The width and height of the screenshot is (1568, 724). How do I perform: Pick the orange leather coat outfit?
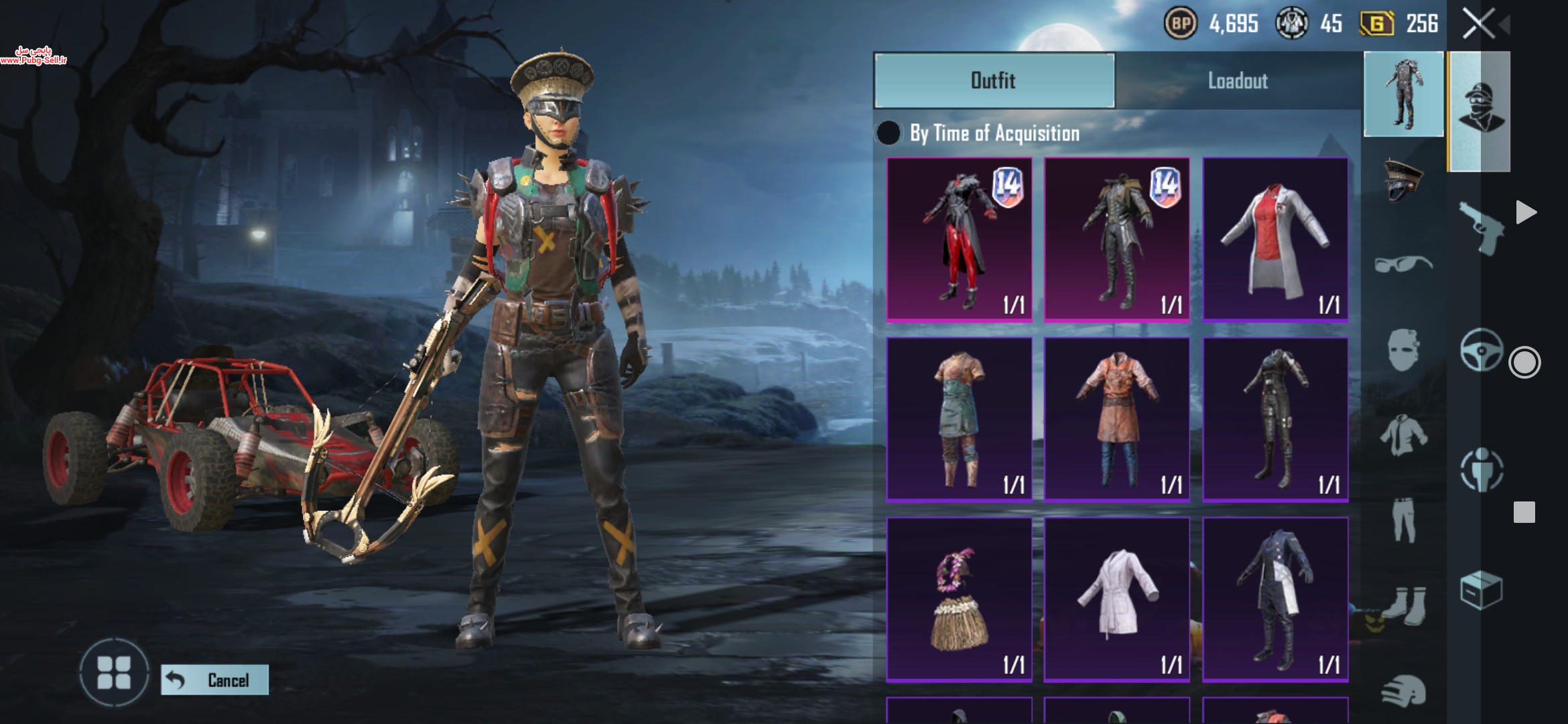pyautogui.click(x=1116, y=419)
